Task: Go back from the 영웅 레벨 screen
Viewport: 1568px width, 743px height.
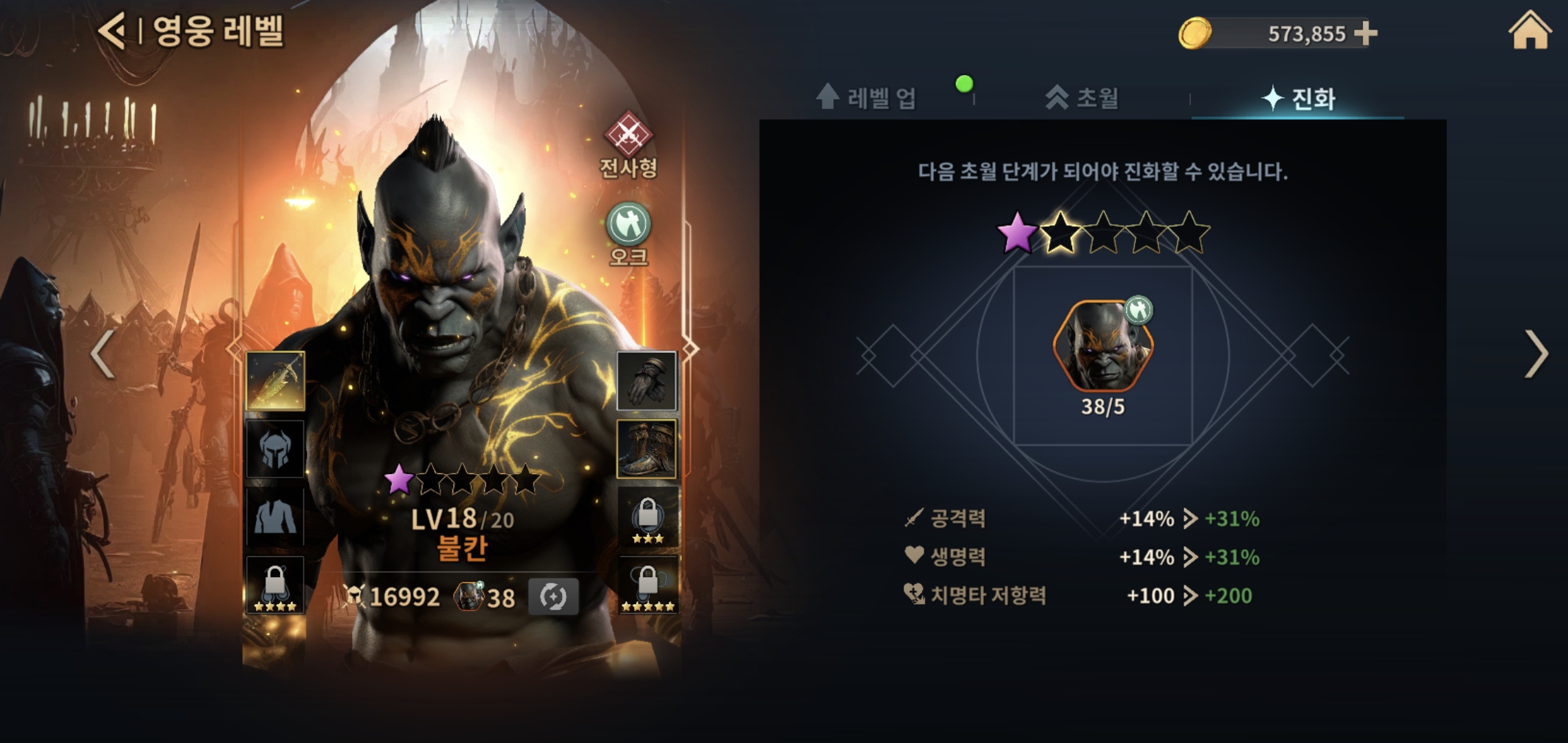Action: tap(112, 31)
